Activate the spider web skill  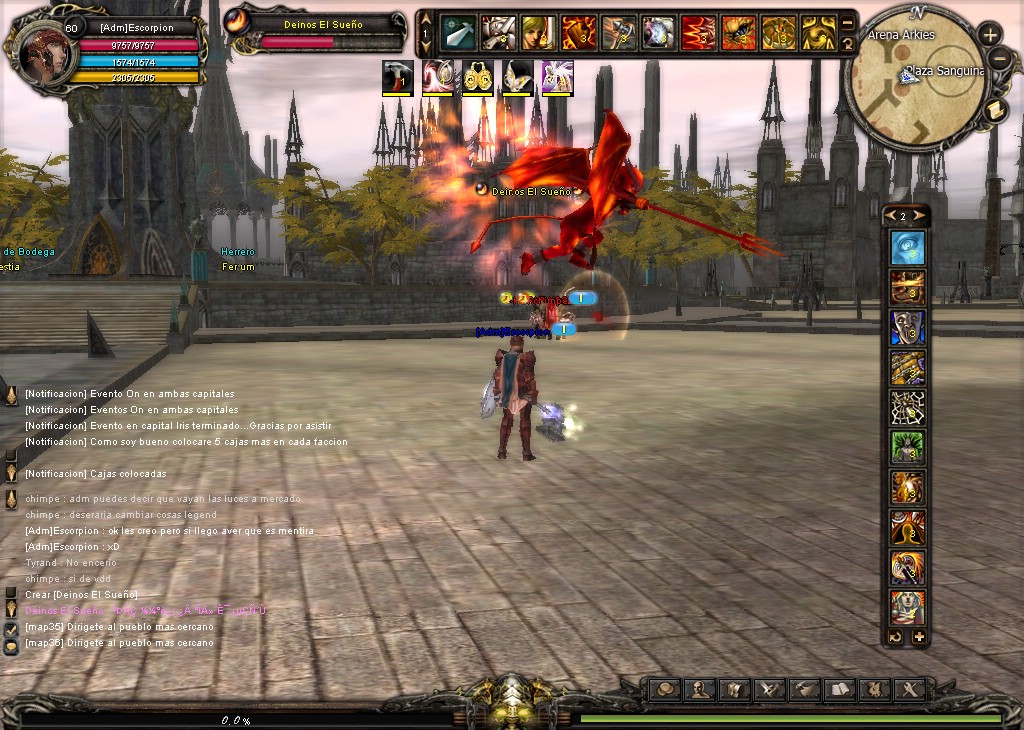click(x=907, y=407)
